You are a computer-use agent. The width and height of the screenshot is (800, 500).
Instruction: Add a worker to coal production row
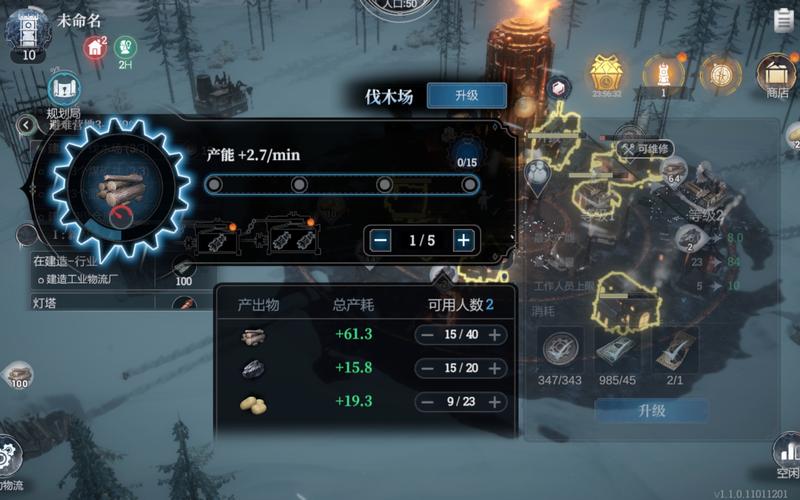click(495, 369)
